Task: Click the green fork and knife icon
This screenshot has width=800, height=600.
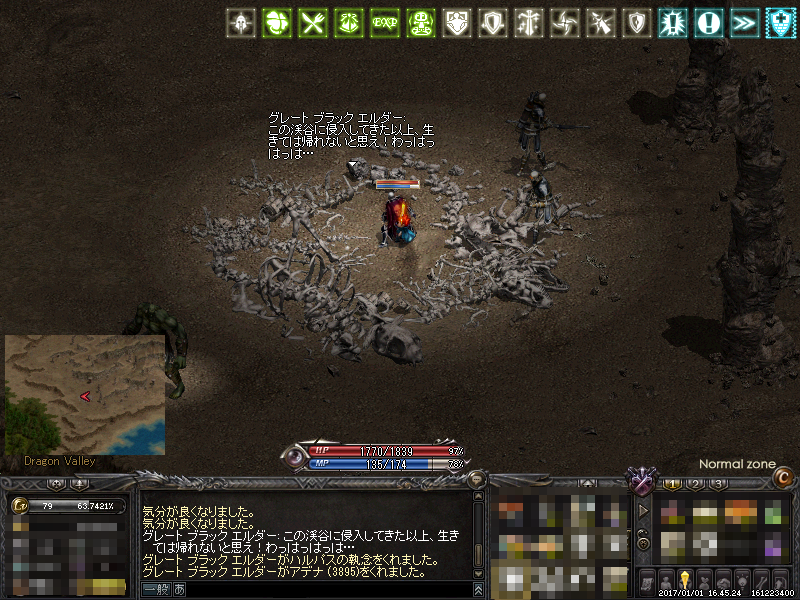Action: [x=313, y=23]
